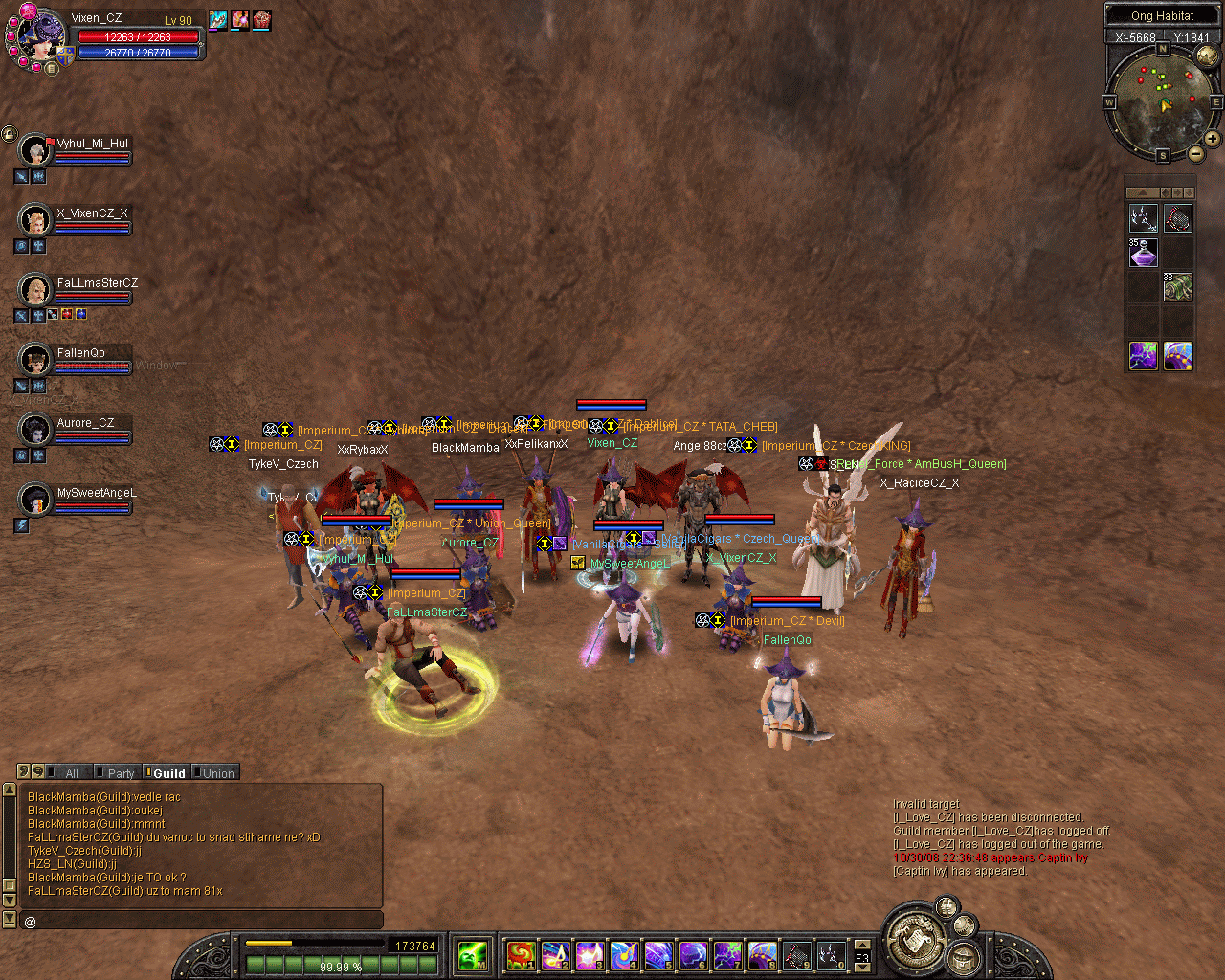The image size is (1225, 980).
Task: Cast the purple lightning skill in slot 7
Action: tap(727, 954)
